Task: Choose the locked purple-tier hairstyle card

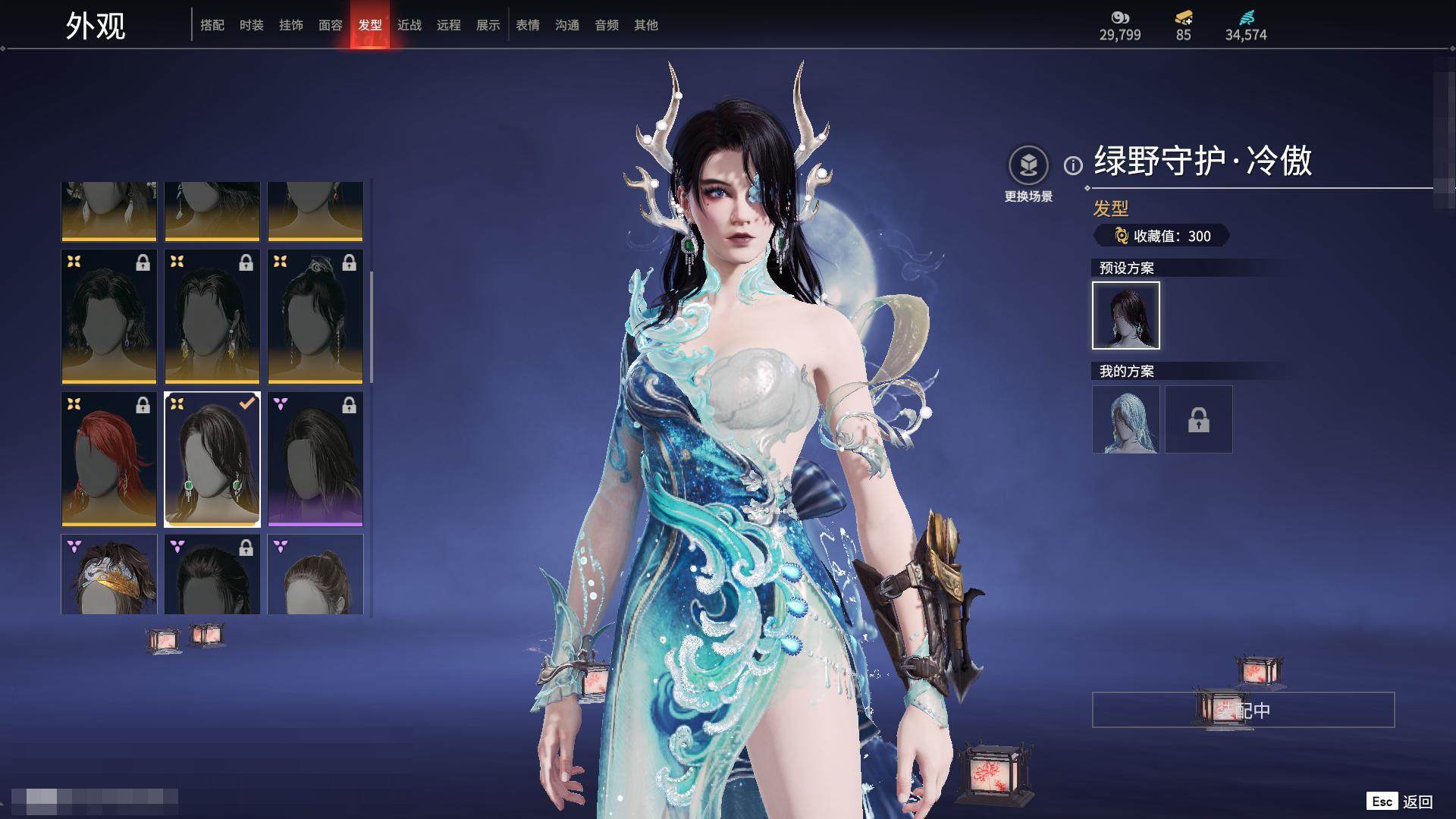Action: [315, 459]
